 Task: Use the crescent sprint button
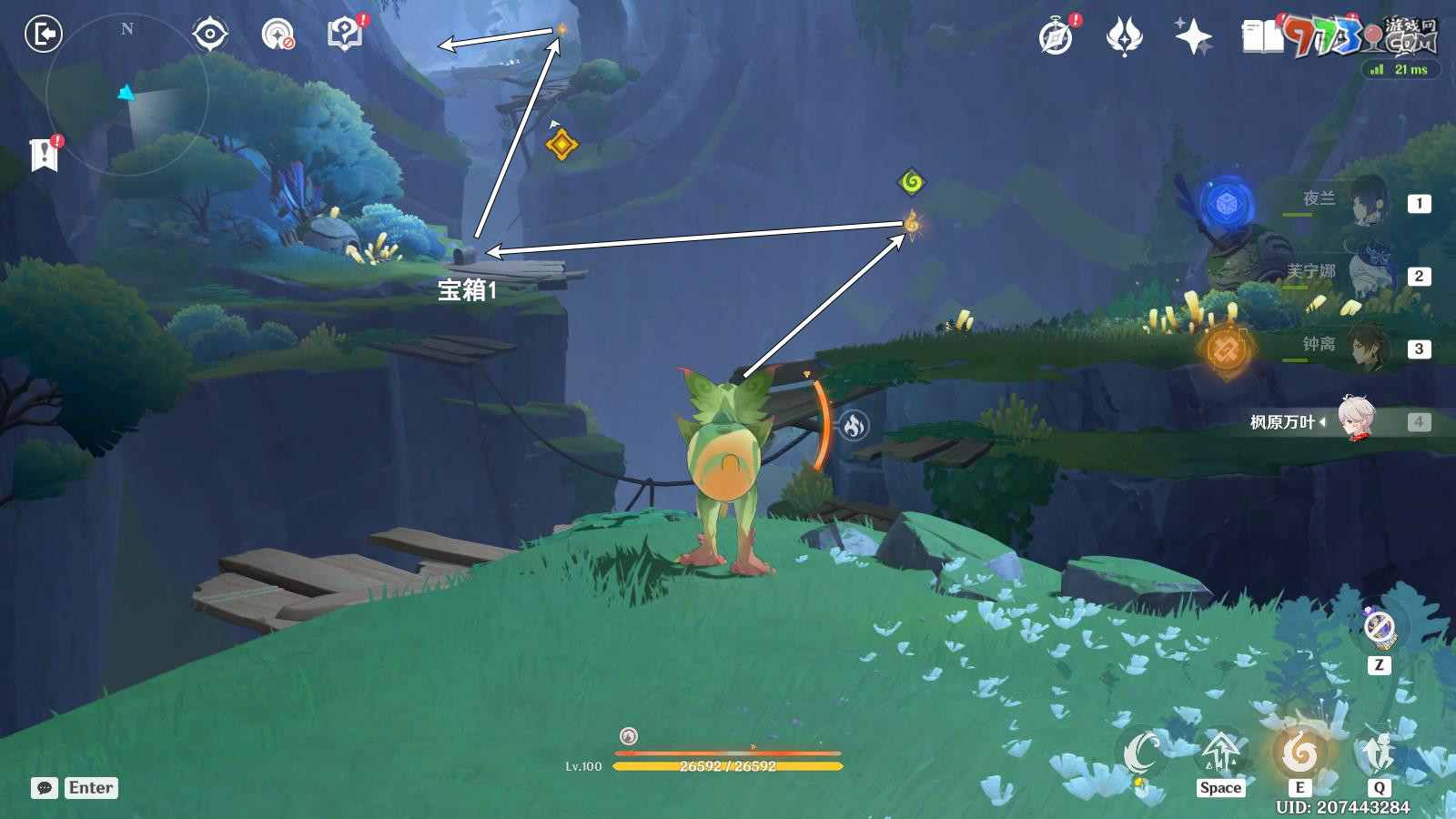(1142, 753)
